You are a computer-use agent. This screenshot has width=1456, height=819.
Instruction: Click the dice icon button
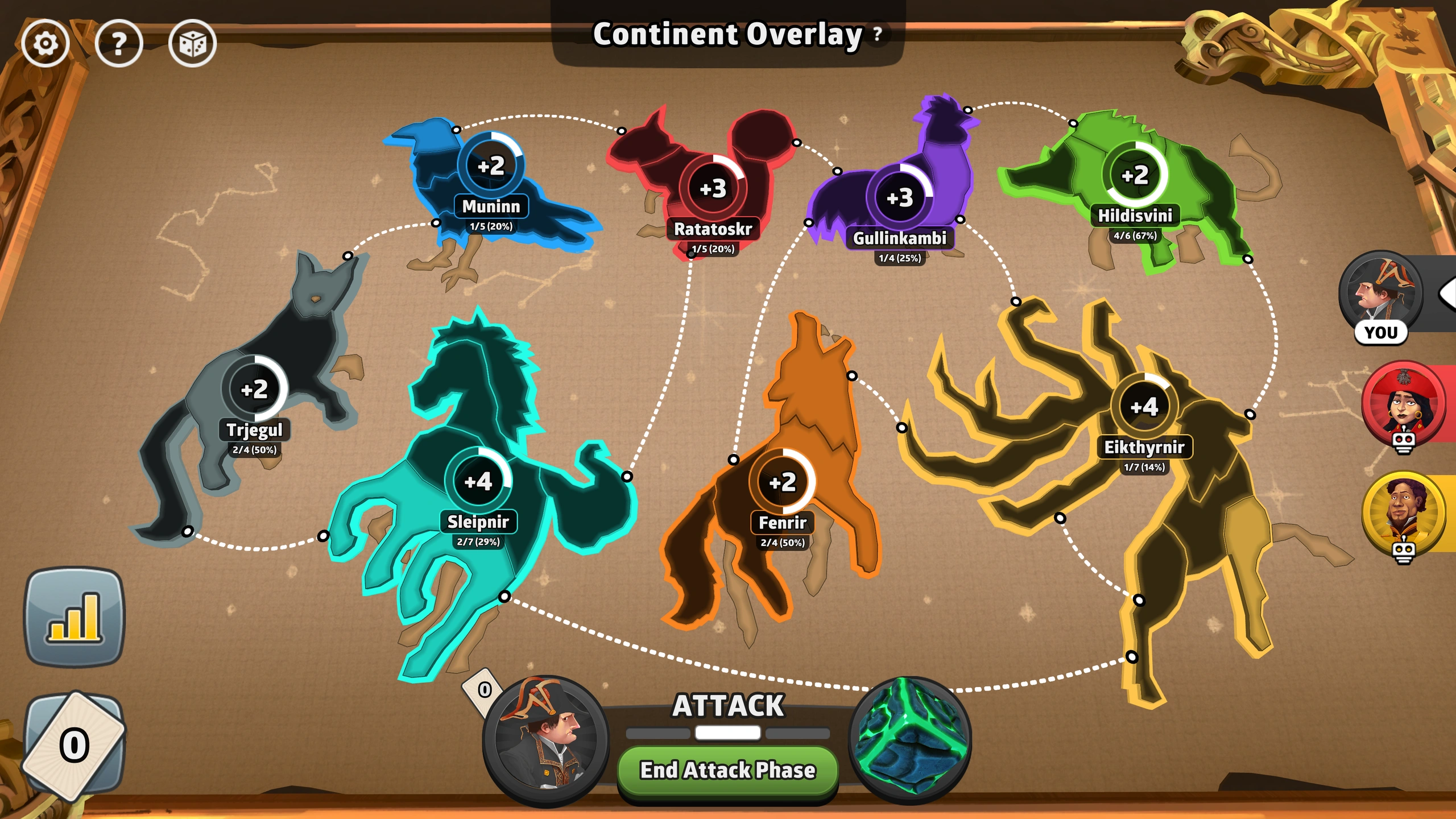coord(192,43)
